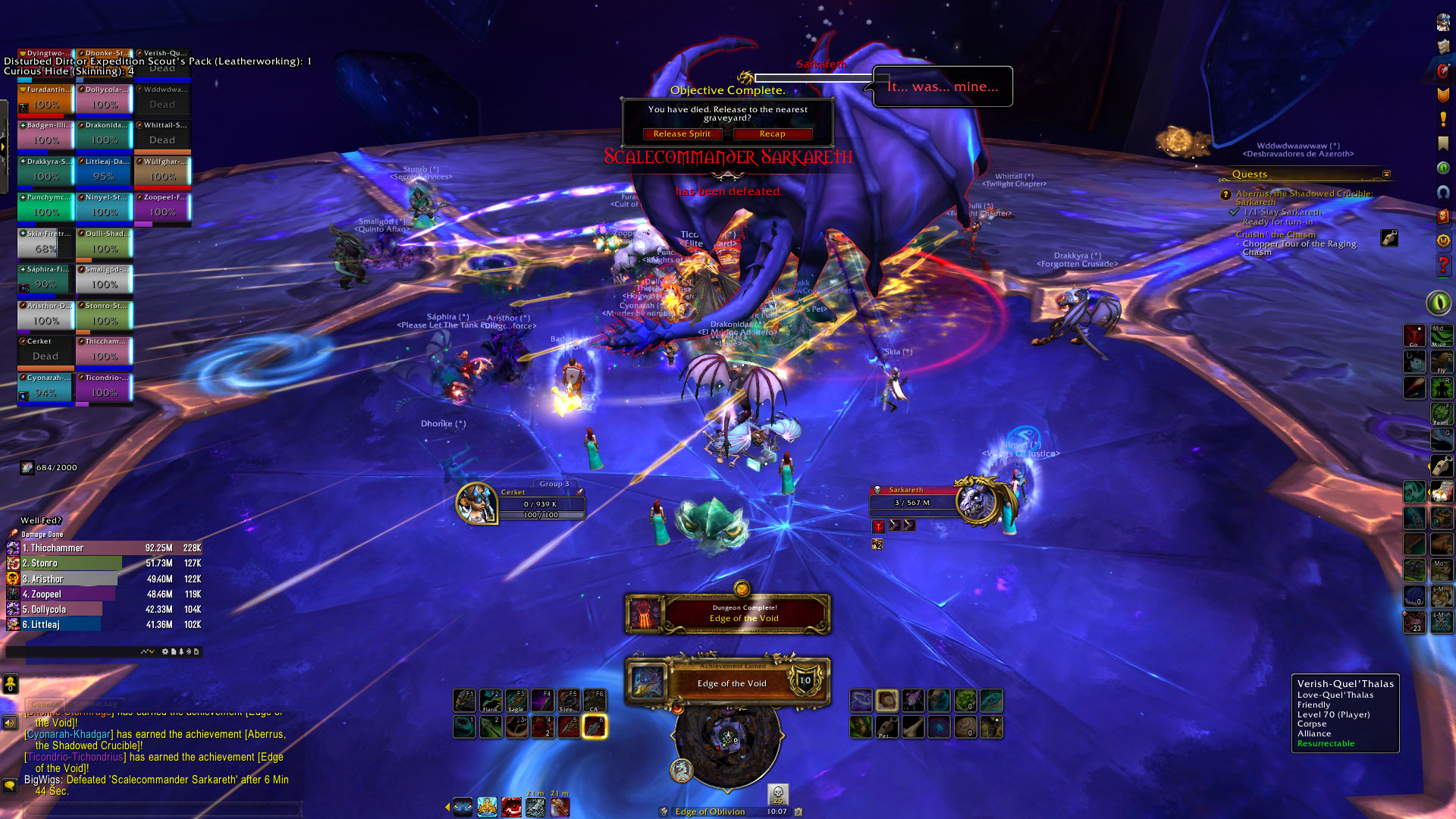Release Spirit to the nearest graveyard

tap(682, 134)
